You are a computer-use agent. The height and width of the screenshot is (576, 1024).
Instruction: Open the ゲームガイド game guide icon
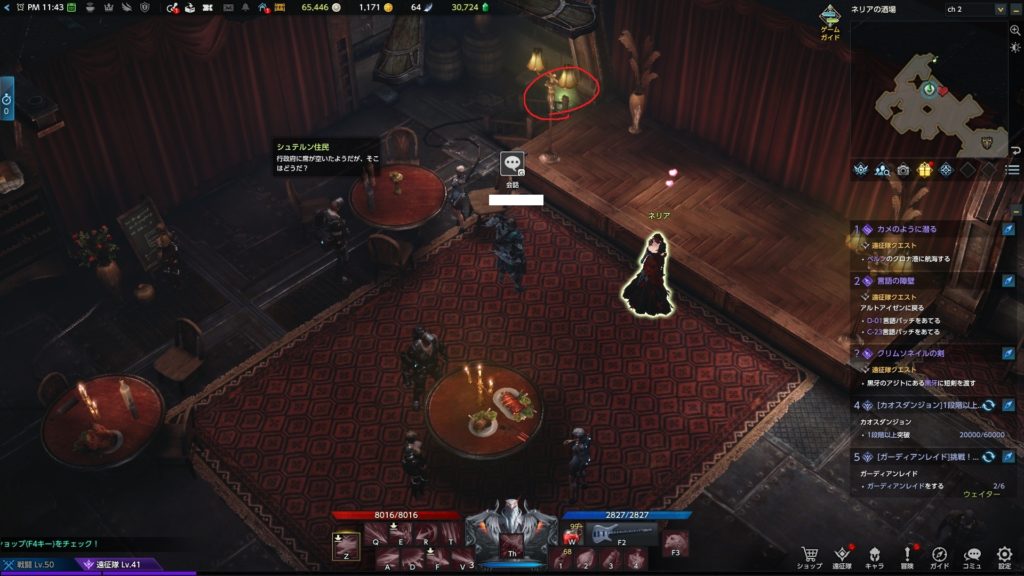[x=830, y=20]
